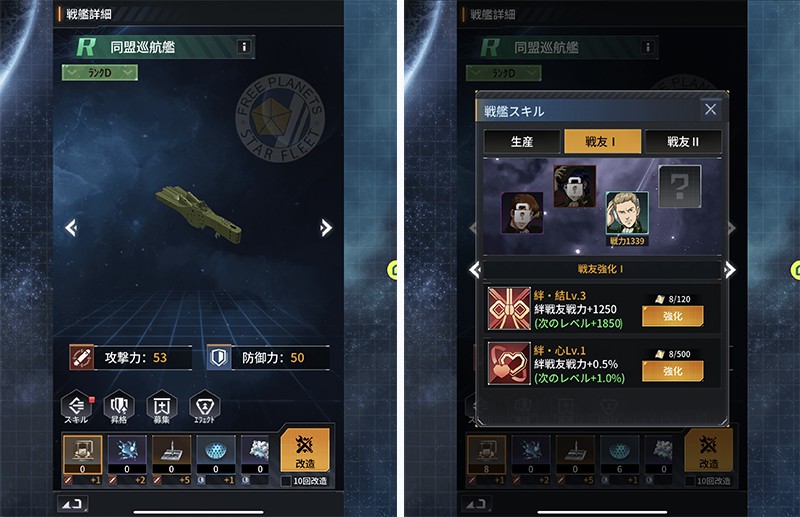Tap 強化 for 絆・心 Lv.1

coord(672,371)
